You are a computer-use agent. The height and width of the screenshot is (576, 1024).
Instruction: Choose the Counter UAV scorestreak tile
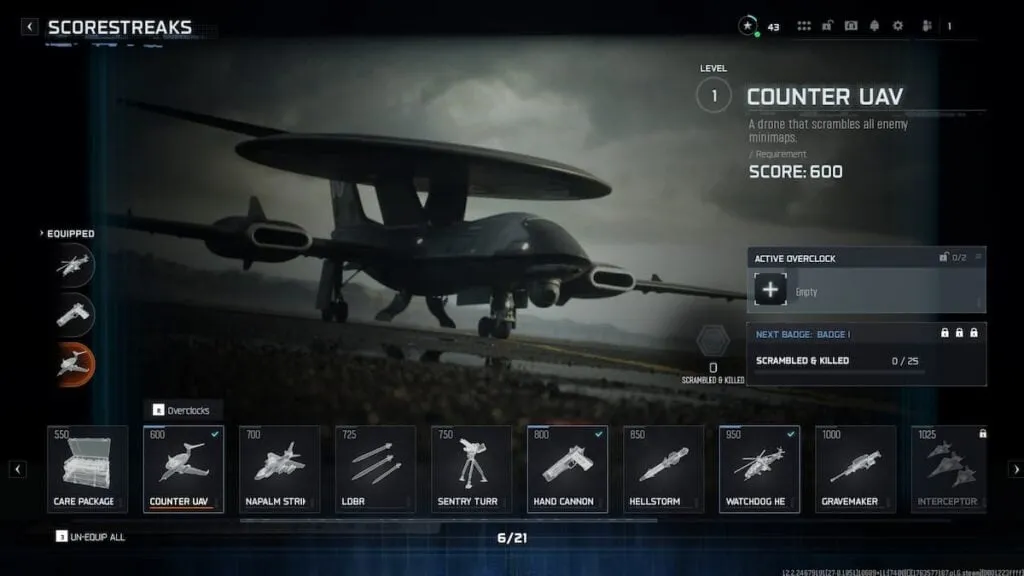click(x=183, y=469)
